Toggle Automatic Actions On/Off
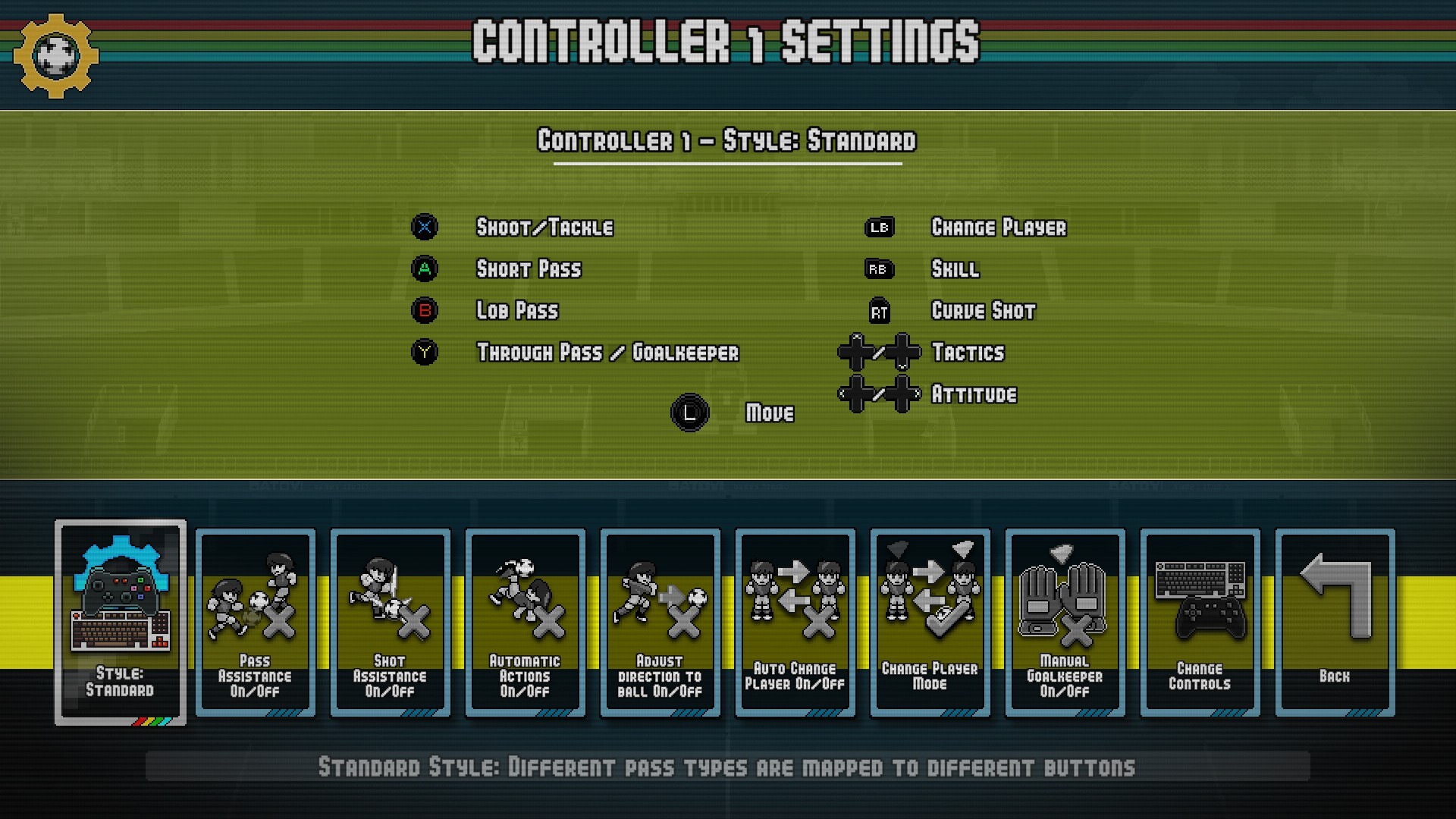 pos(526,622)
